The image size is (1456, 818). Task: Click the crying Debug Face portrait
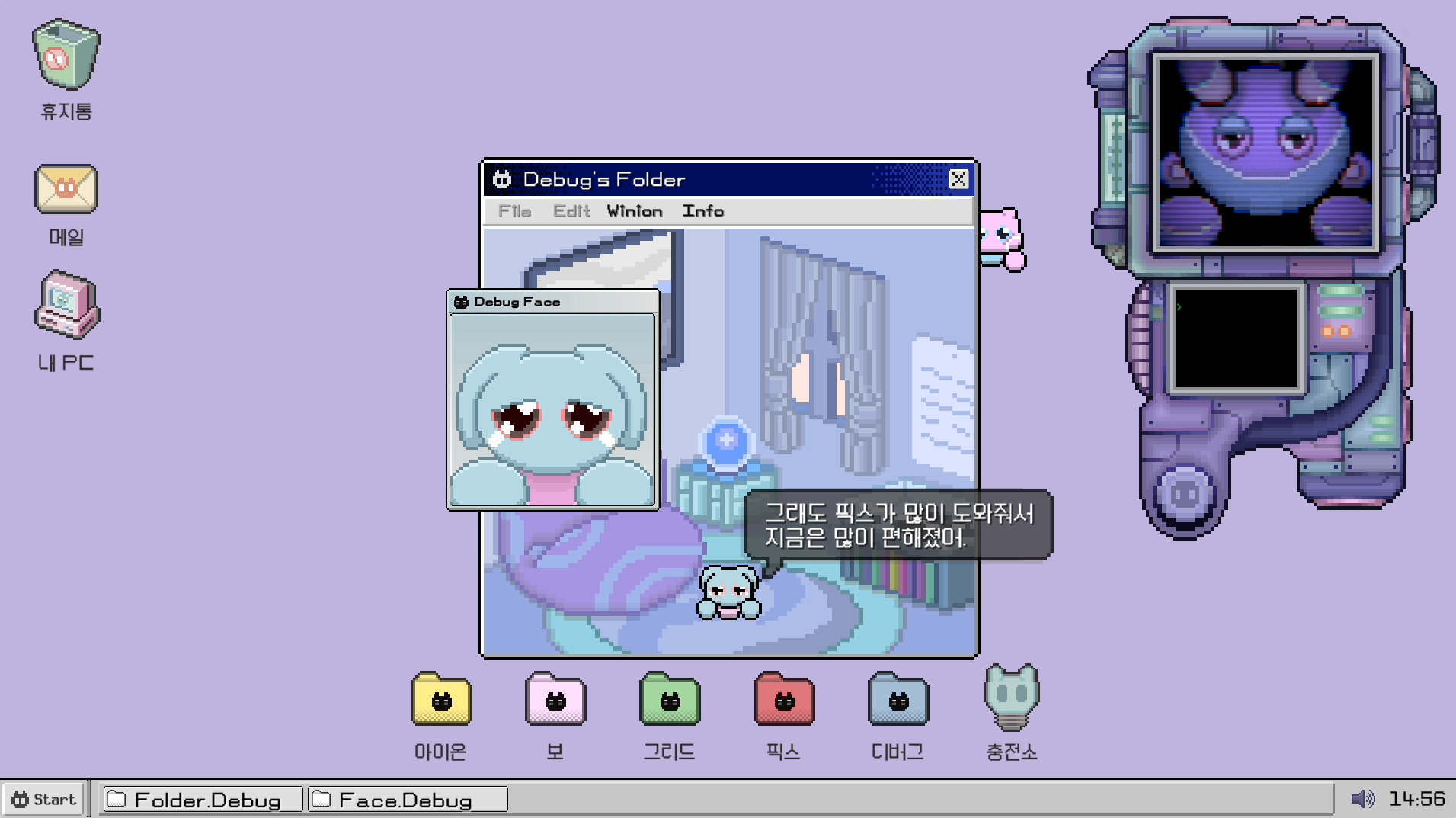552,412
